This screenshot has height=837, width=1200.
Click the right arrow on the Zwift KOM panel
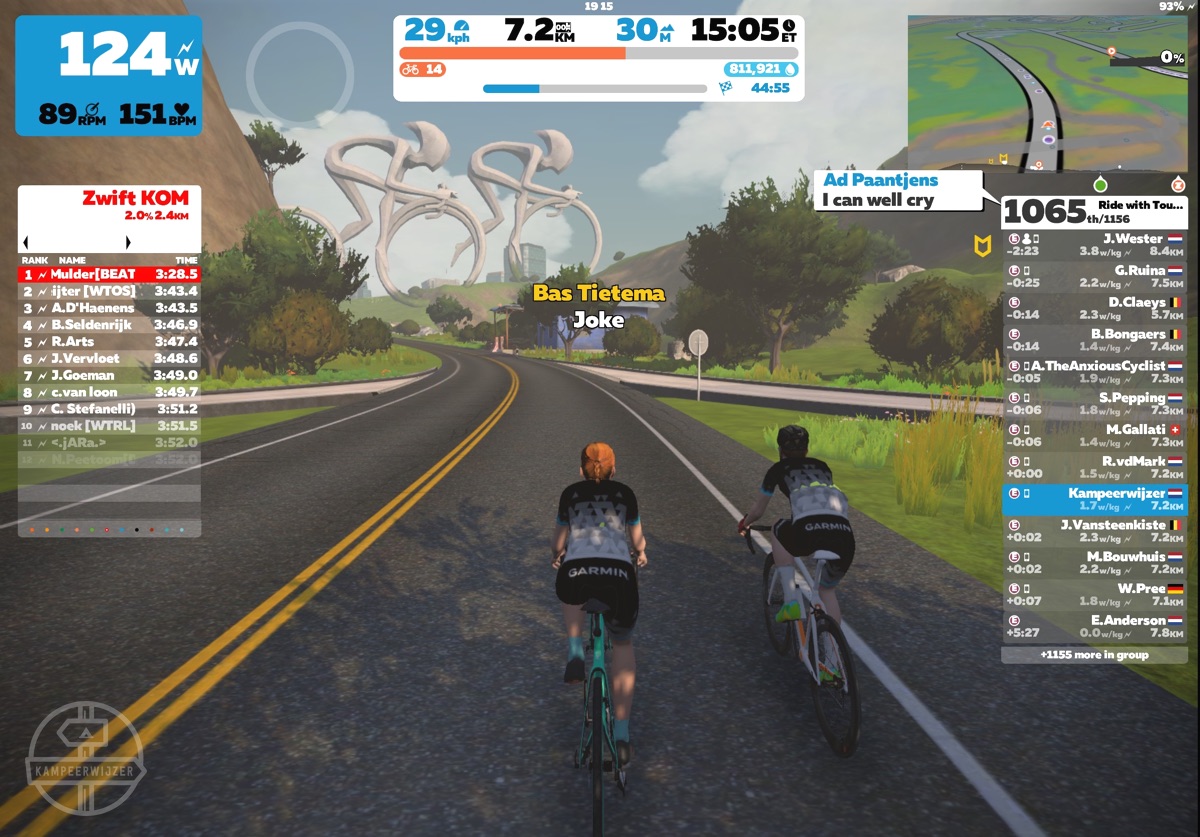(x=128, y=242)
